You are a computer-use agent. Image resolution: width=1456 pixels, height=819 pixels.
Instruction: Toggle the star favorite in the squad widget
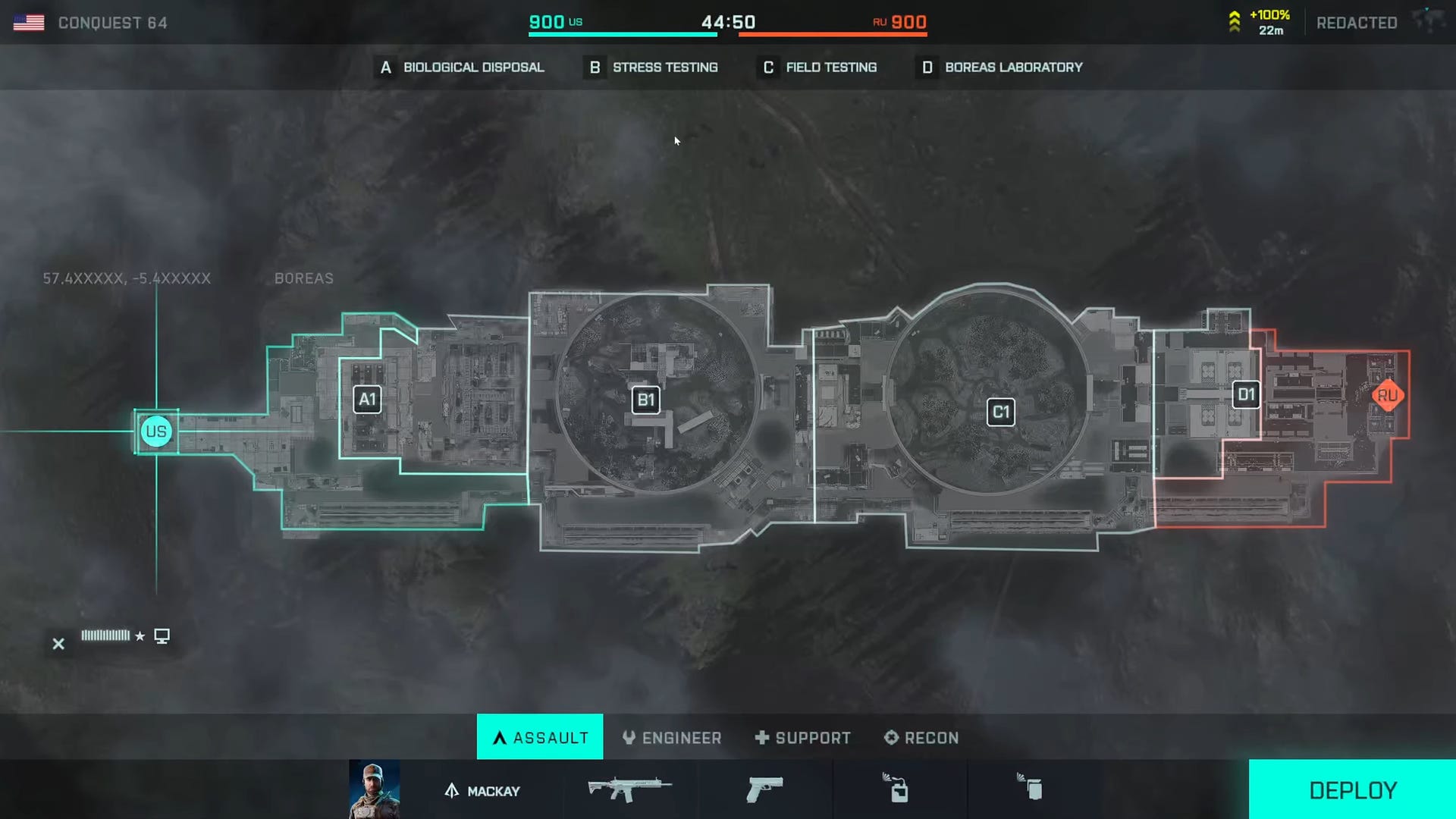pyautogui.click(x=140, y=635)
